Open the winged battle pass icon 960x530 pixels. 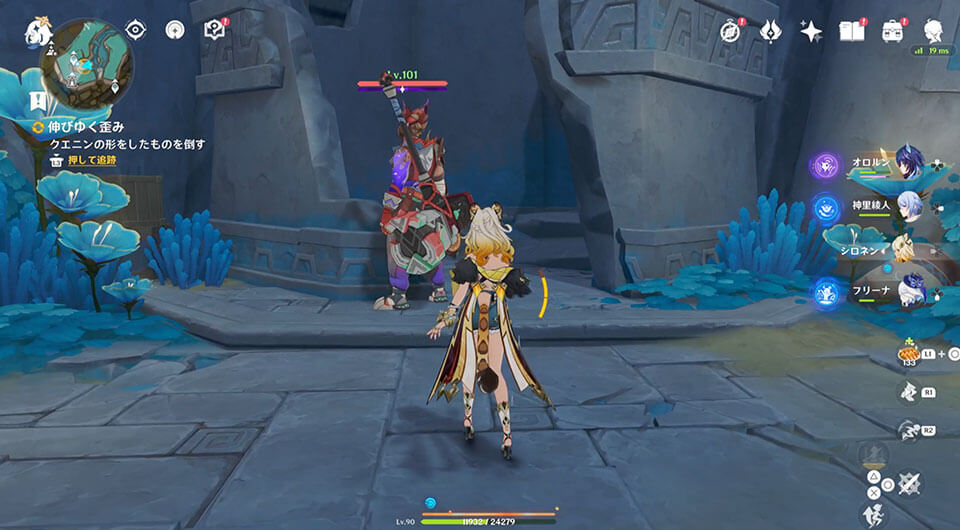tap(770, 31)
